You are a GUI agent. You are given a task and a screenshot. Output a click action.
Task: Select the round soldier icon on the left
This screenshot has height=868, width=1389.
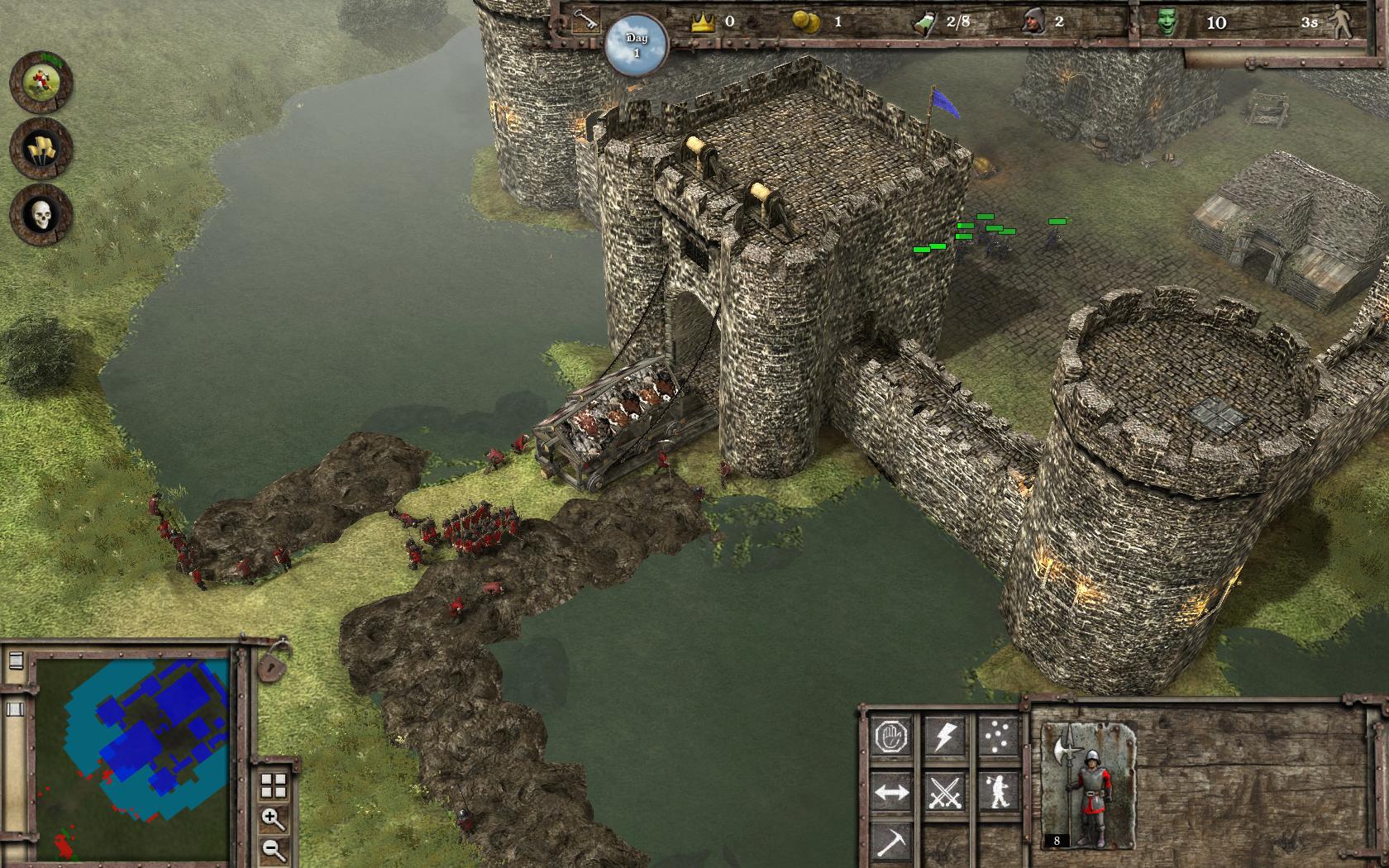point(41,82)
